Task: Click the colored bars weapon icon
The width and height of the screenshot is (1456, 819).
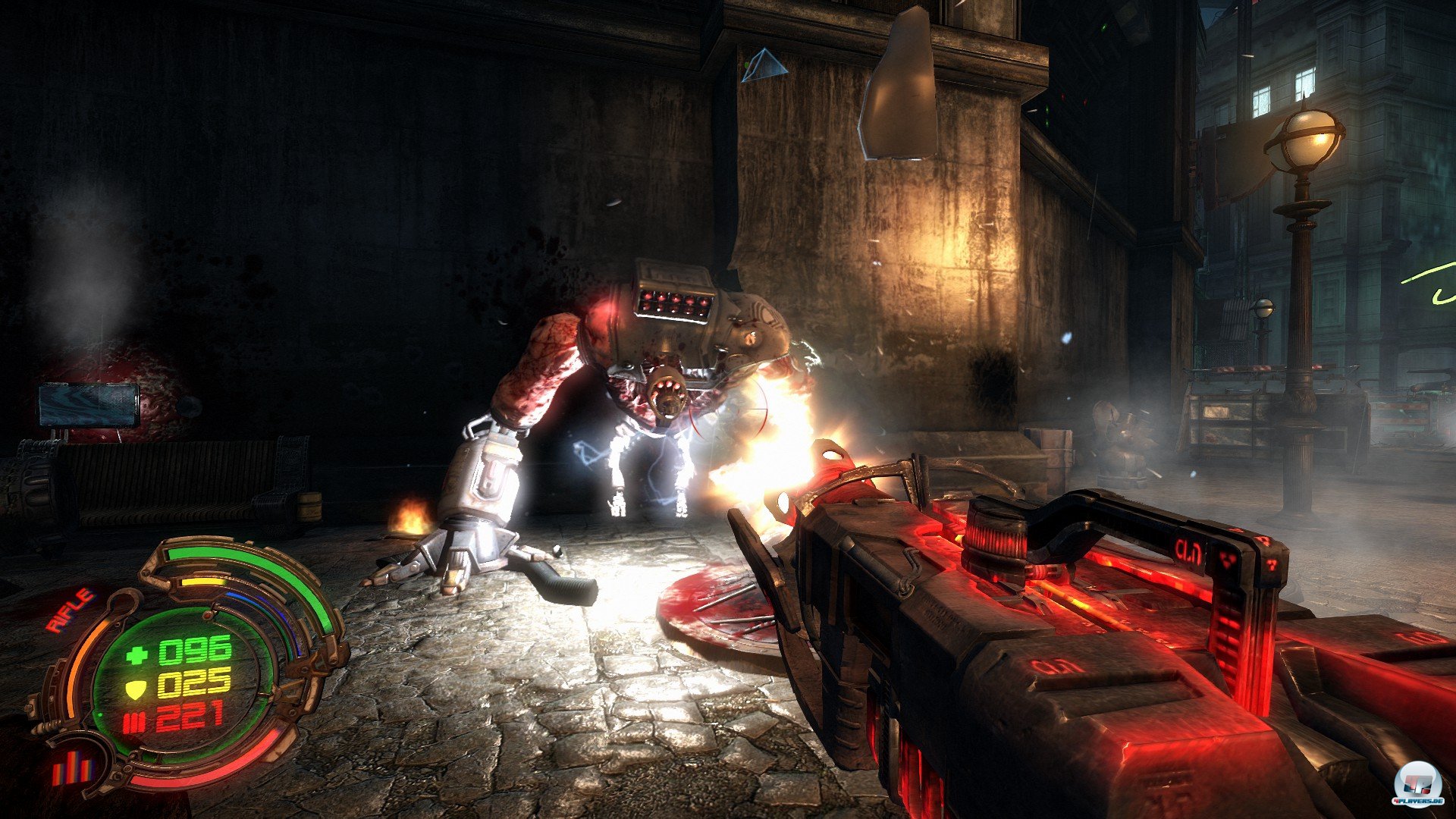Action: click(x=73, y=769)
